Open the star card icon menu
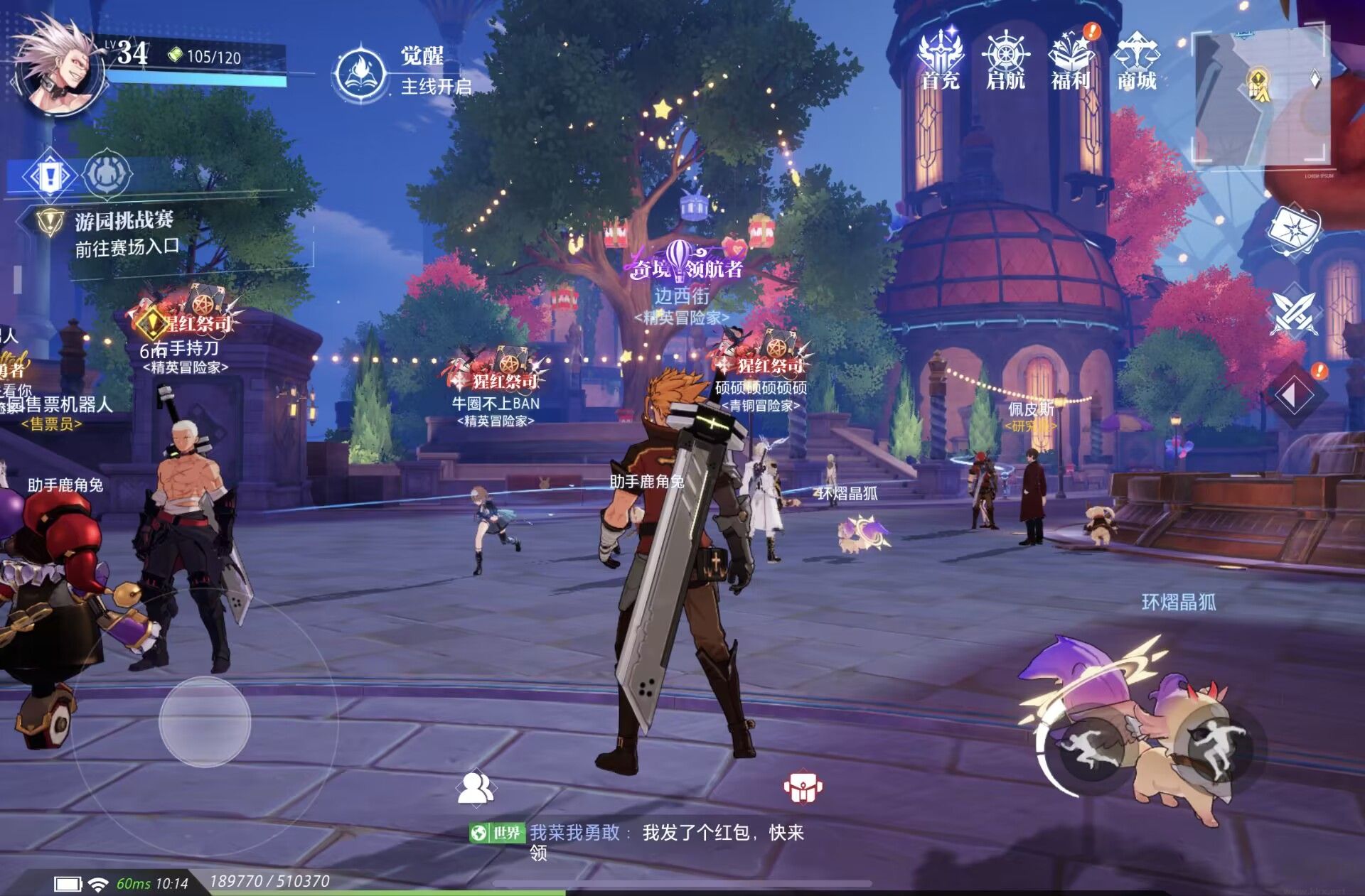Viewport: 1365px width, 896px height. [1294, 231]
